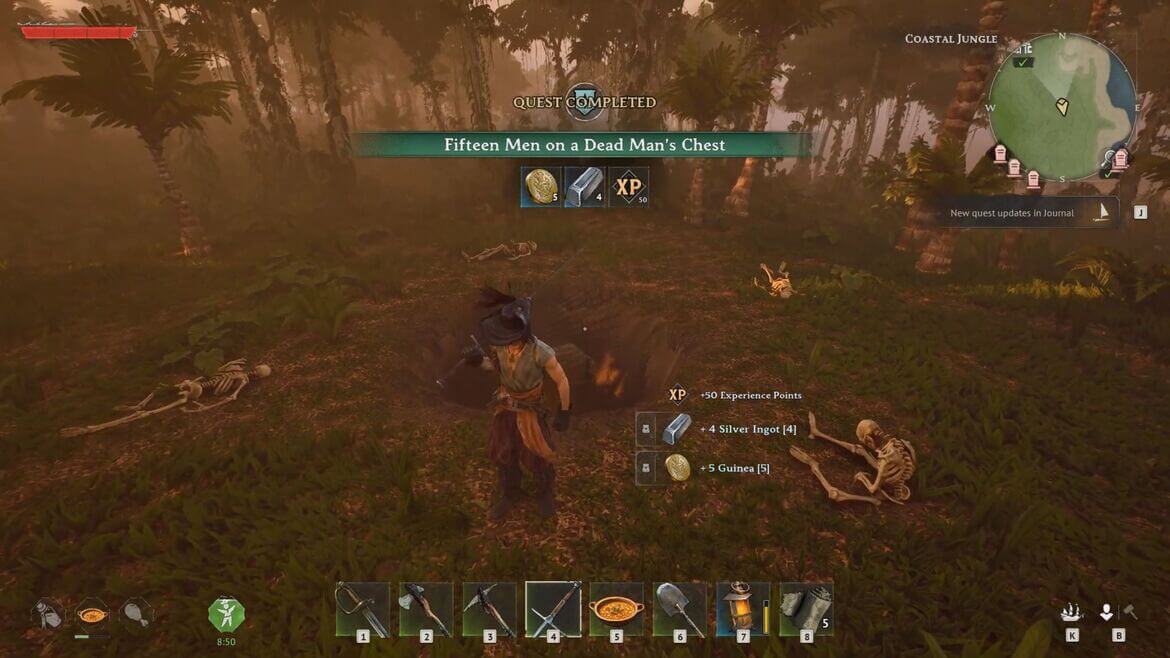Select the highlighted longsword hotbar slot
The height and width of the screenshot is (658, 1170).
[553, 608]
